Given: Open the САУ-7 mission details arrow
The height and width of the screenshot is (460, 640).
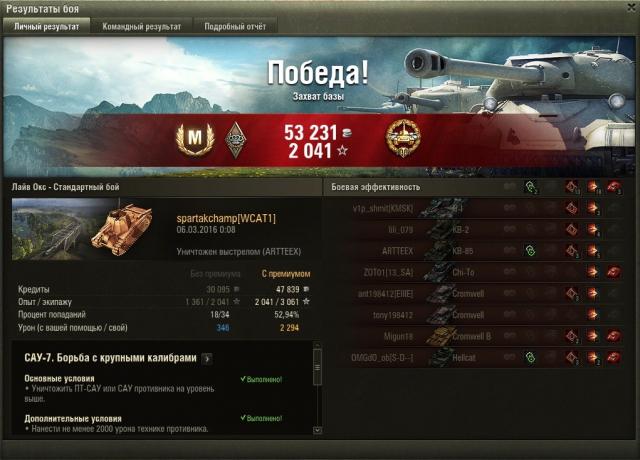Looking at the screenshot, I should [x=207, y=357].
